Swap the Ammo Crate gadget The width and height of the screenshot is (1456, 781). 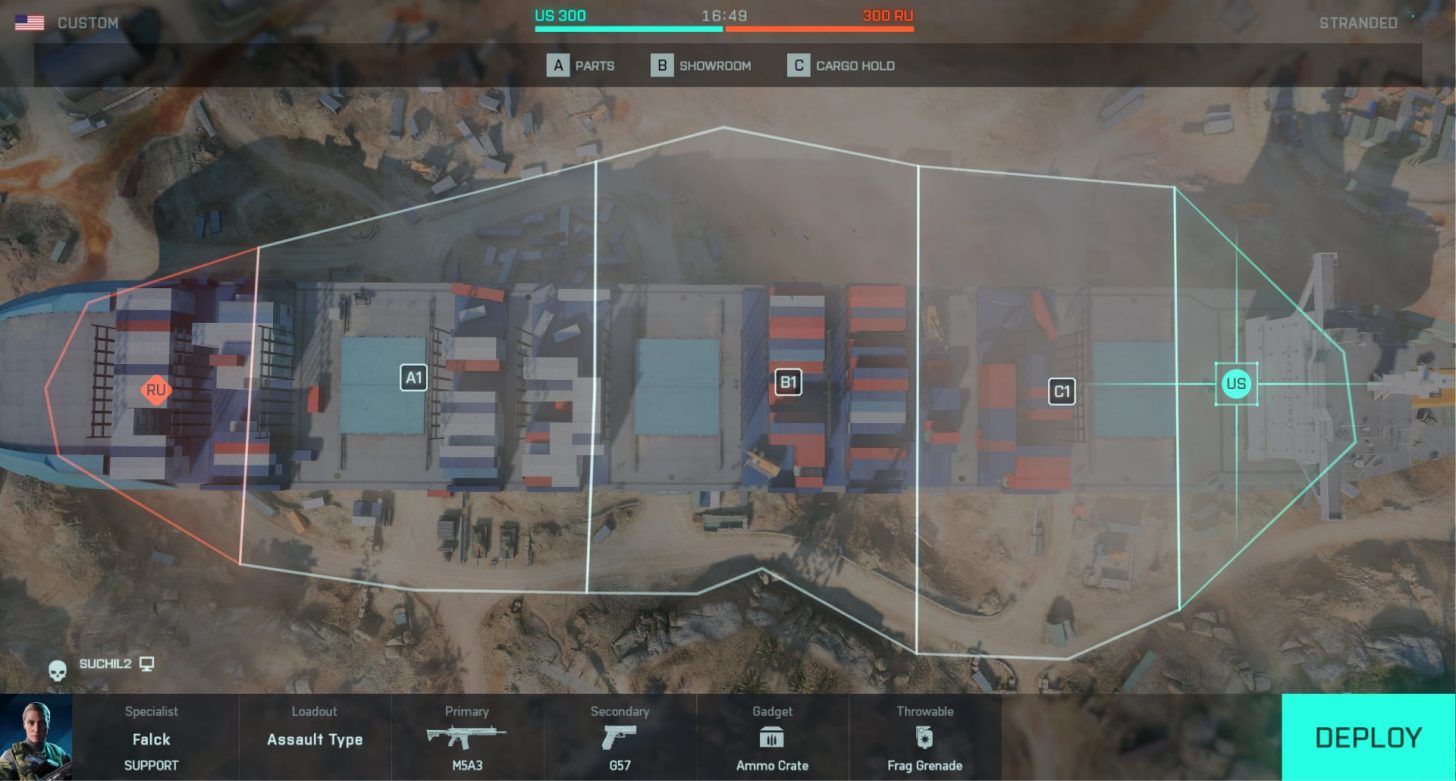[x=772, y=738]
